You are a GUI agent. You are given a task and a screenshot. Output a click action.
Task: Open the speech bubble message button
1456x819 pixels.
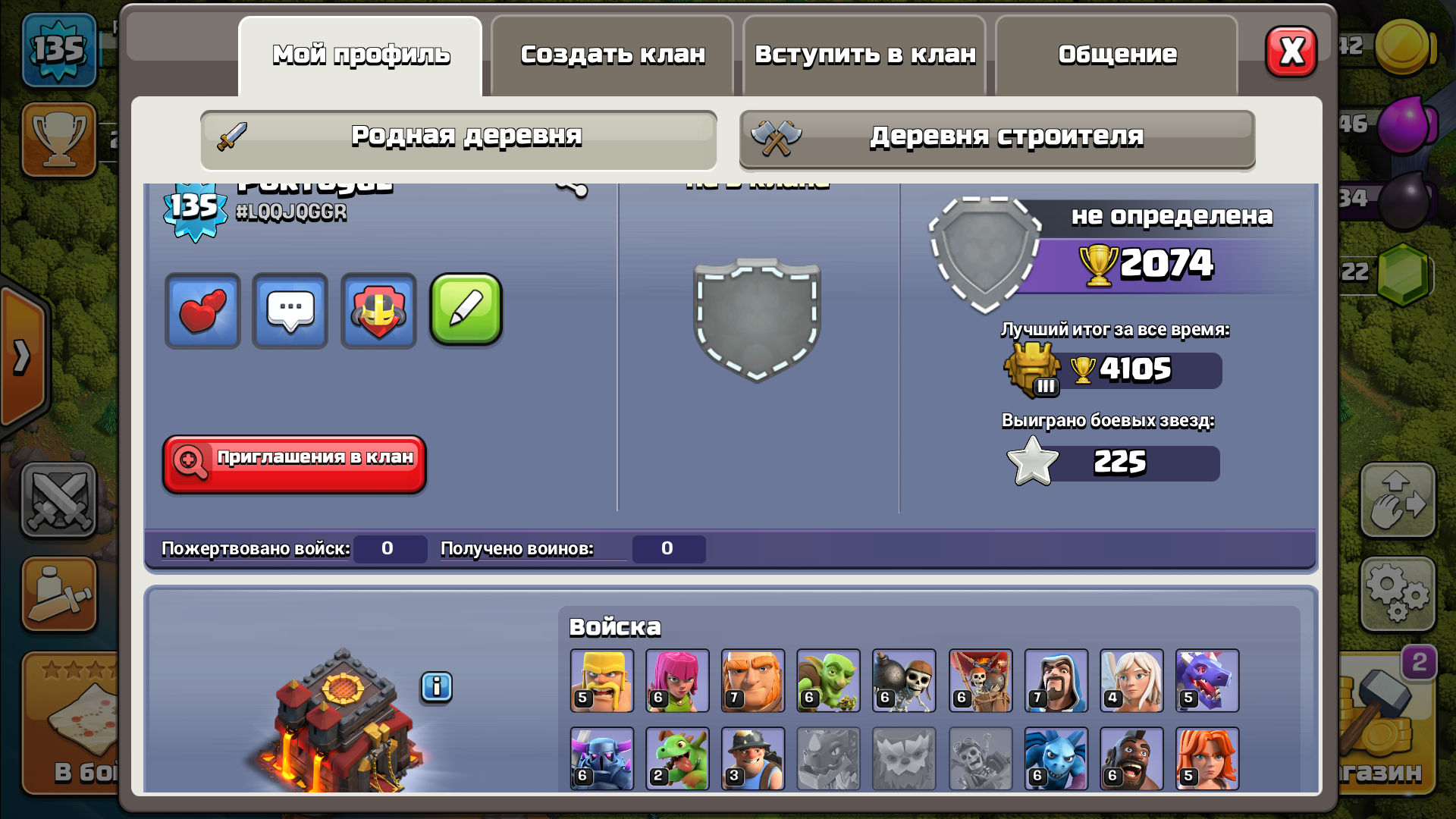290,311
